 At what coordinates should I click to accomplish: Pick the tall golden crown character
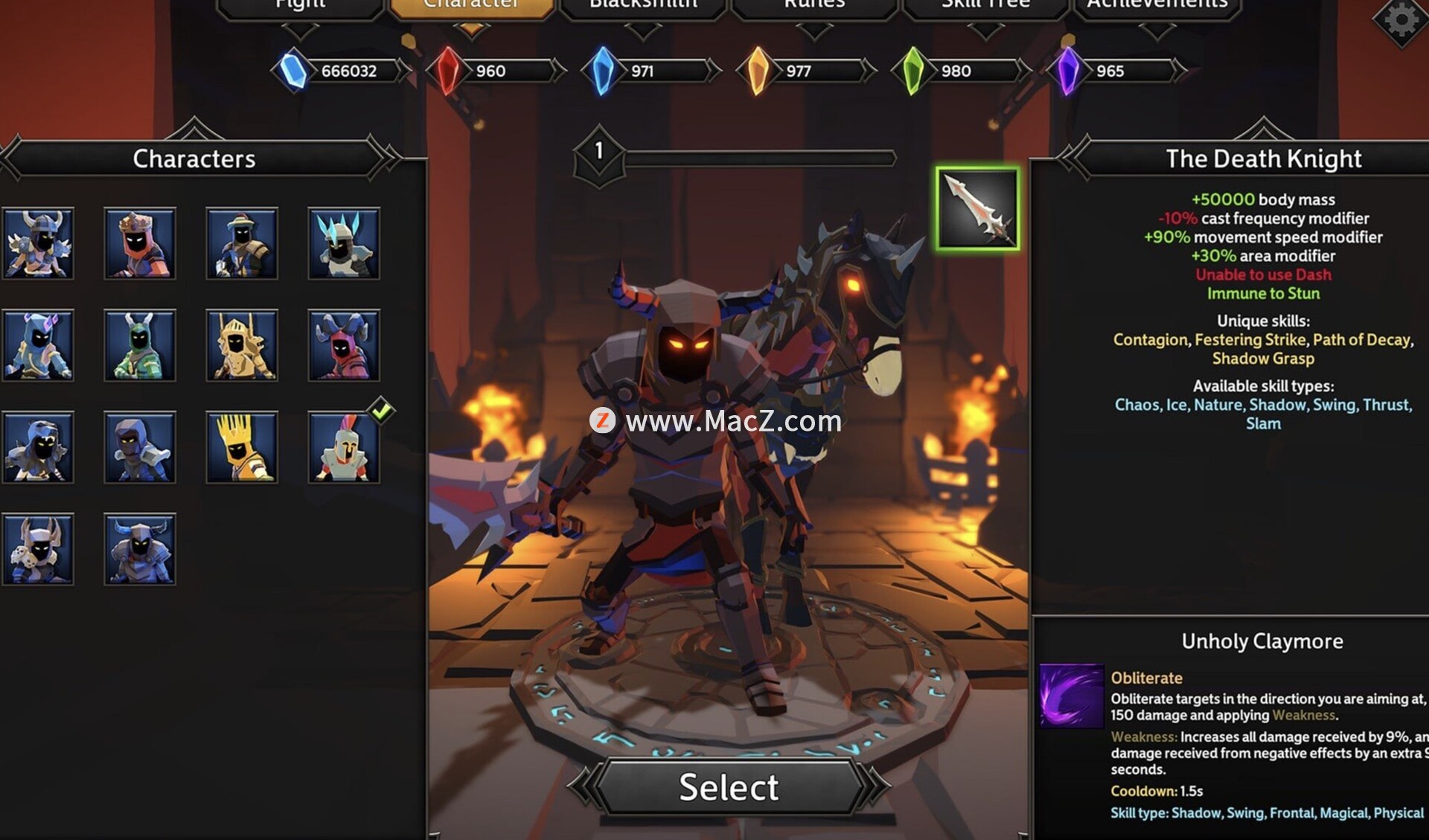[x=241, y=448]
